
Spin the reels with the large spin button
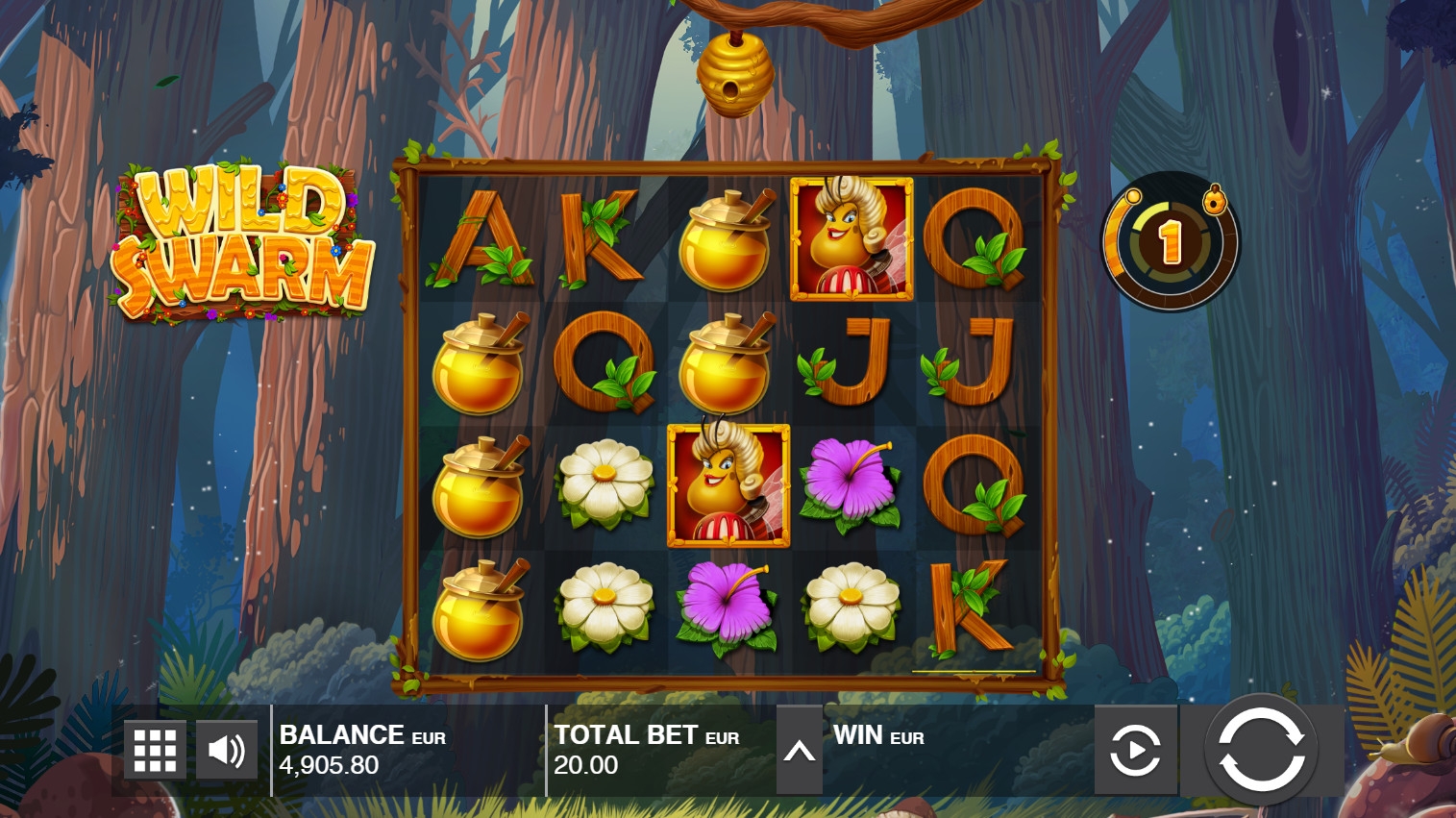click(x=1261, y=750)
